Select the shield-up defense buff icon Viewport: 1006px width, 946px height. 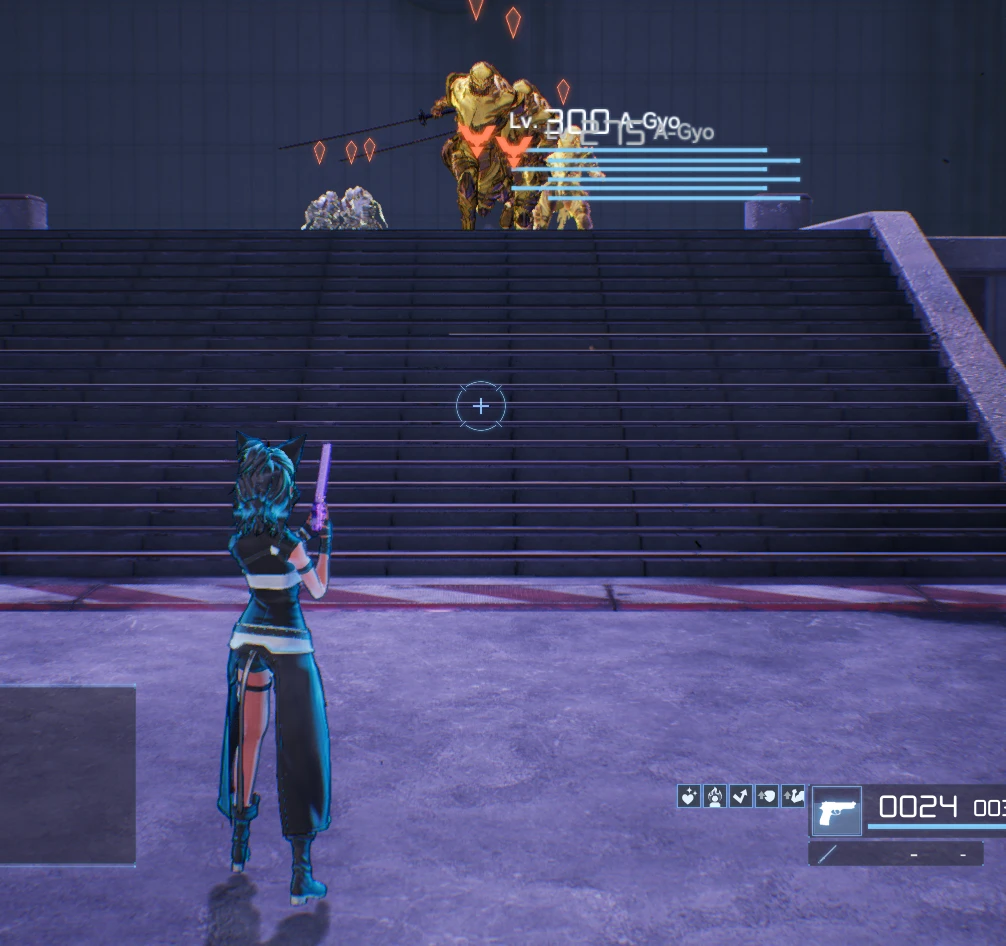coord(767,796)
